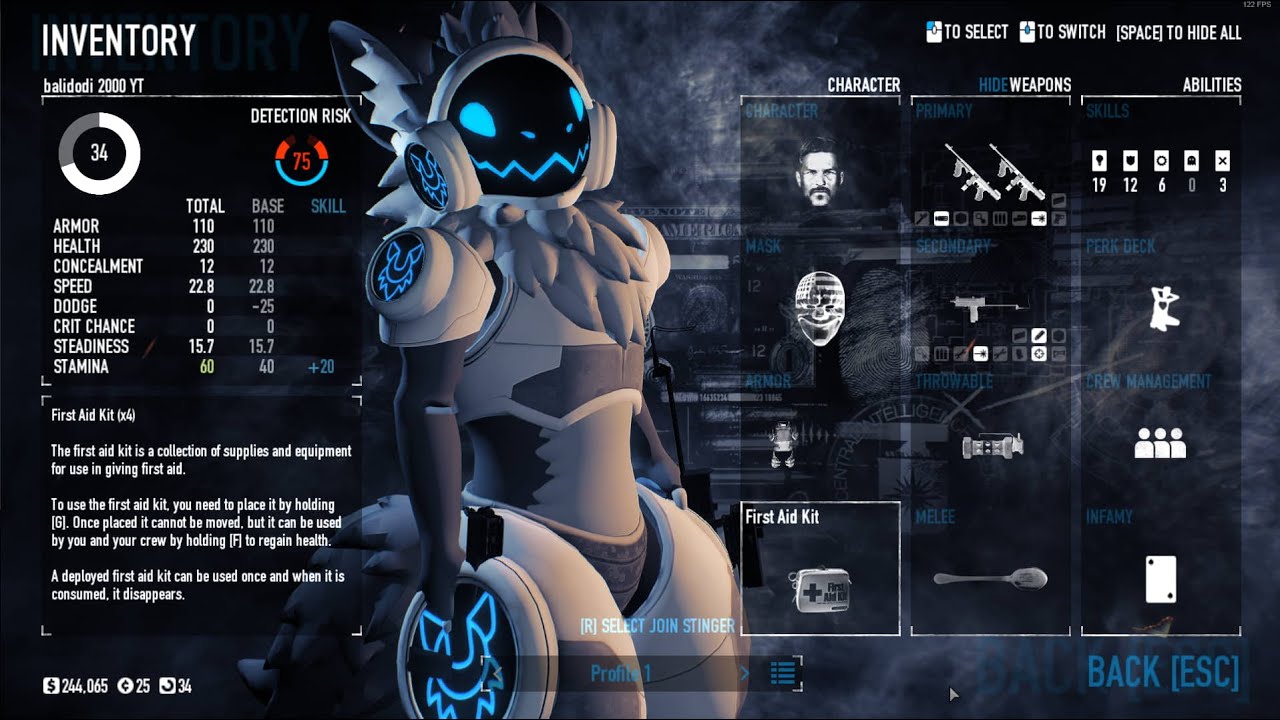This screenshot has height=720, width=1280.
Task: Select the First Aid Kit deployable slot
Action: (x=820, y=577)
